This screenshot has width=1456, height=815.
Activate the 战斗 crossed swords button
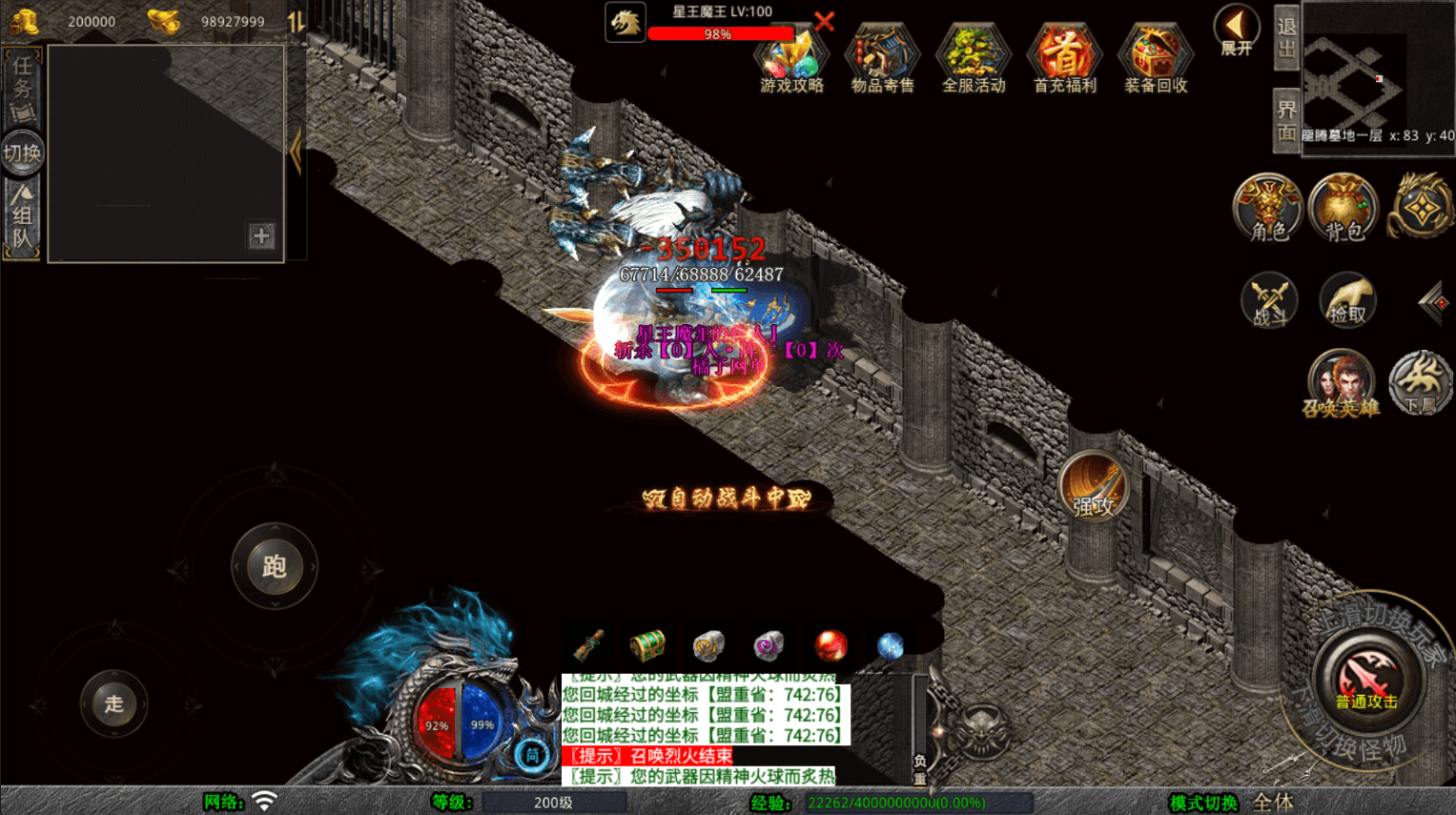click(1268, 301)
